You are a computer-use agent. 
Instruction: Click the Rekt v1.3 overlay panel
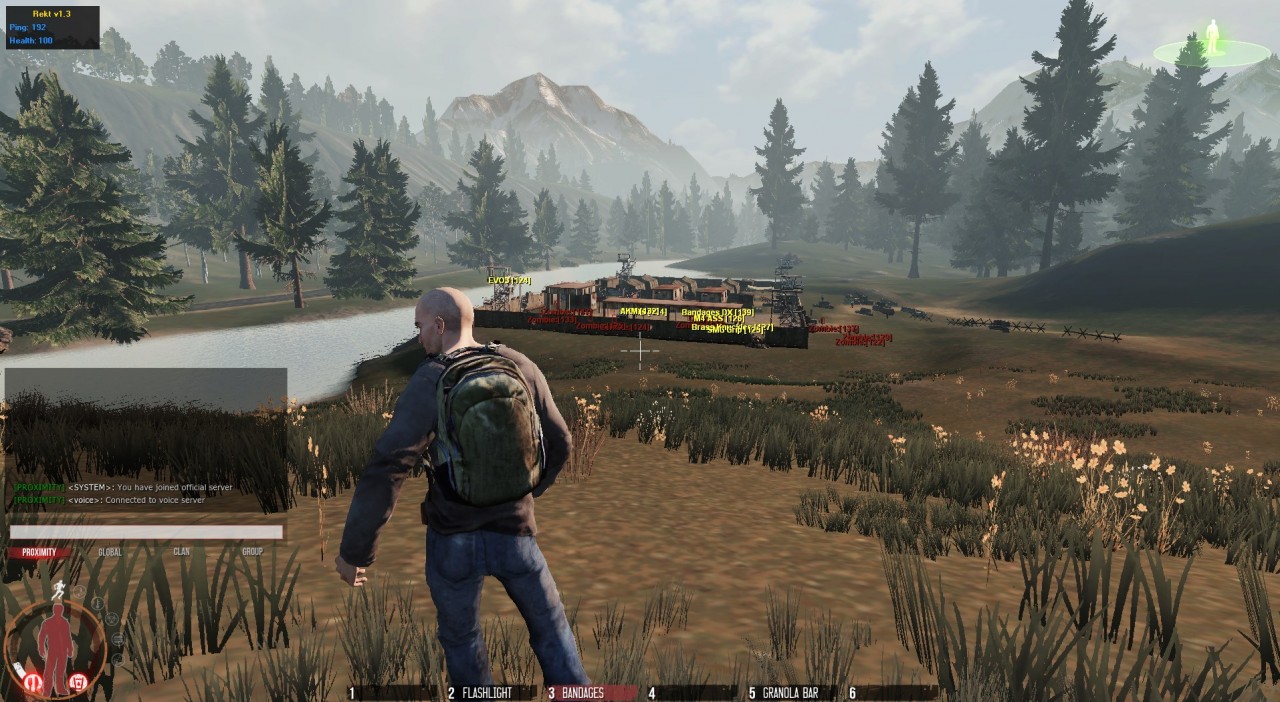[52, 27]
